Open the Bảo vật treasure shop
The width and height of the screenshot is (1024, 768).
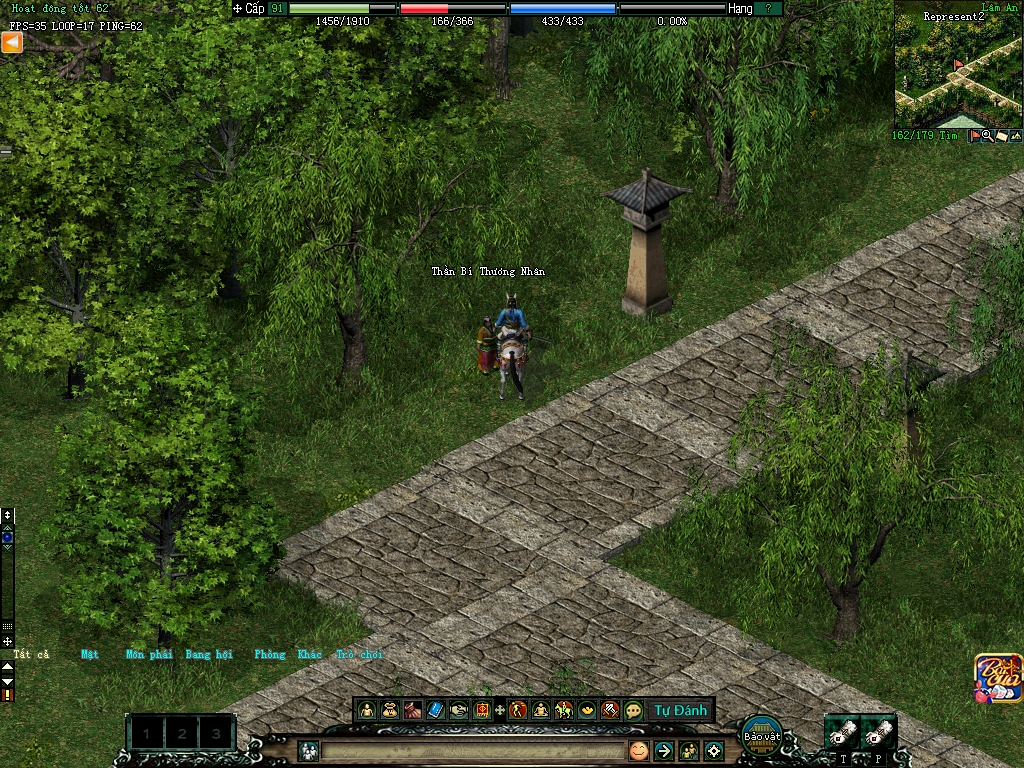point(762,735)
